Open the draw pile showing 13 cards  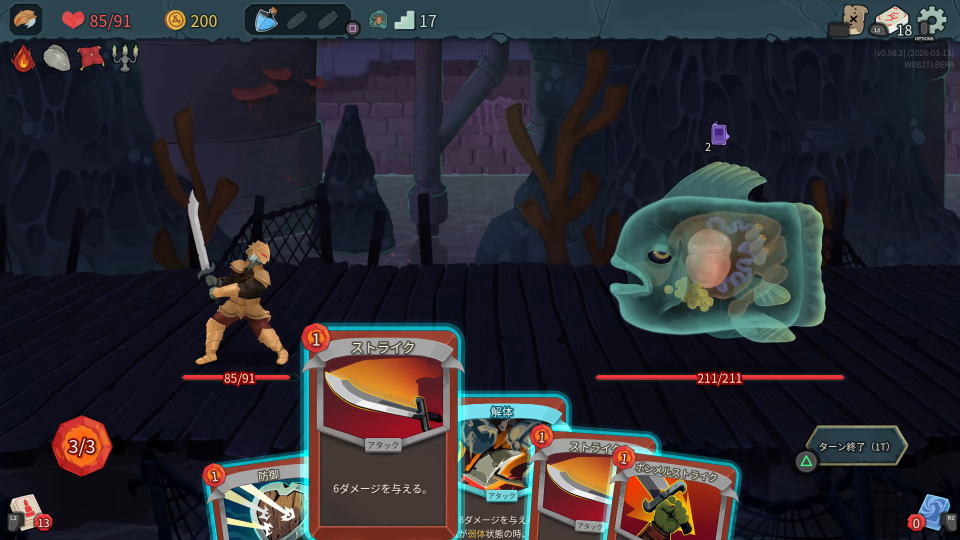[x=28, y=512]
